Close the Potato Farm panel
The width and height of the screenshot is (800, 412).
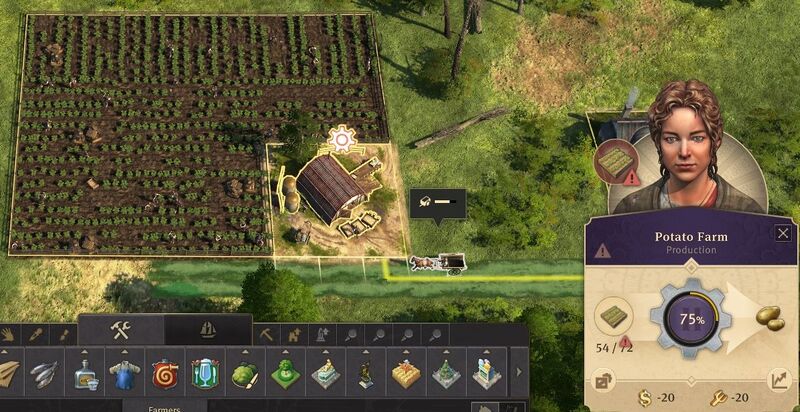coord(782,234)
